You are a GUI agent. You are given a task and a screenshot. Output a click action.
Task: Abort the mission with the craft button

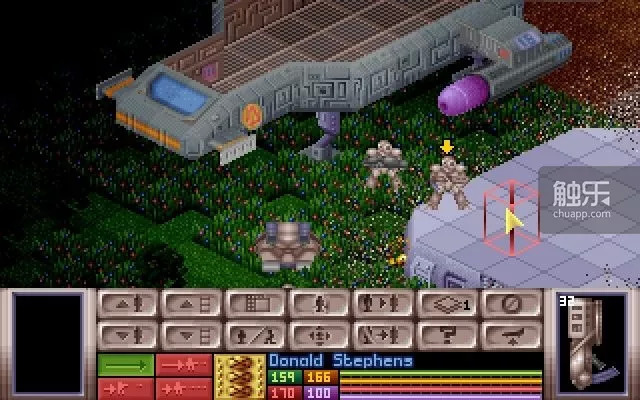pyautogui.click(x=511, y=335)
